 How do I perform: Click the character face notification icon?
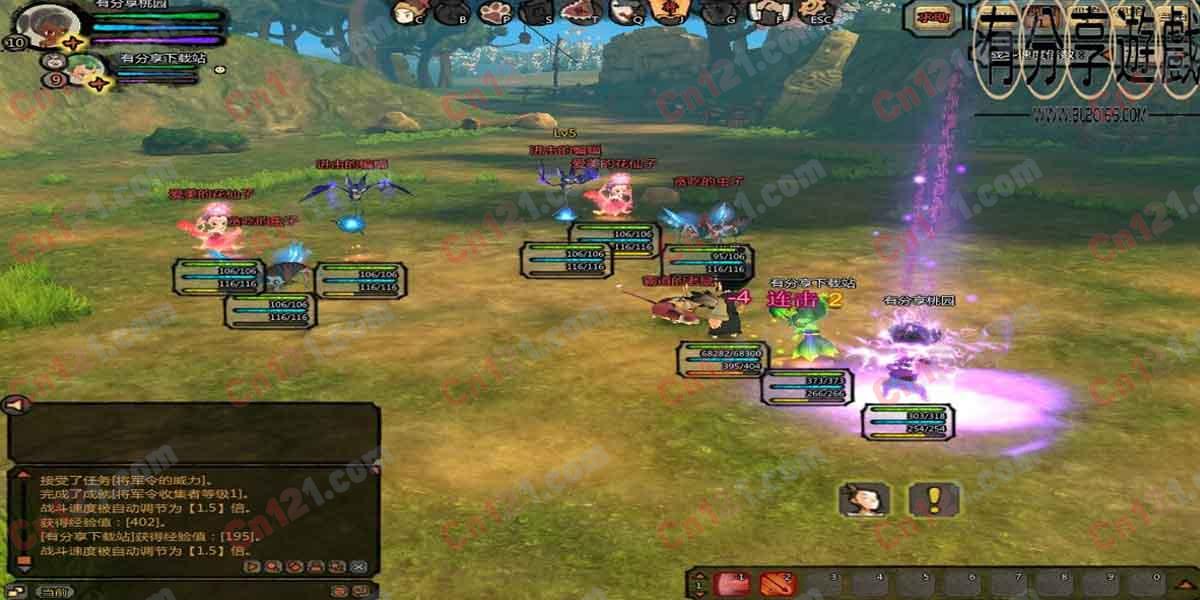click(864, 499)
